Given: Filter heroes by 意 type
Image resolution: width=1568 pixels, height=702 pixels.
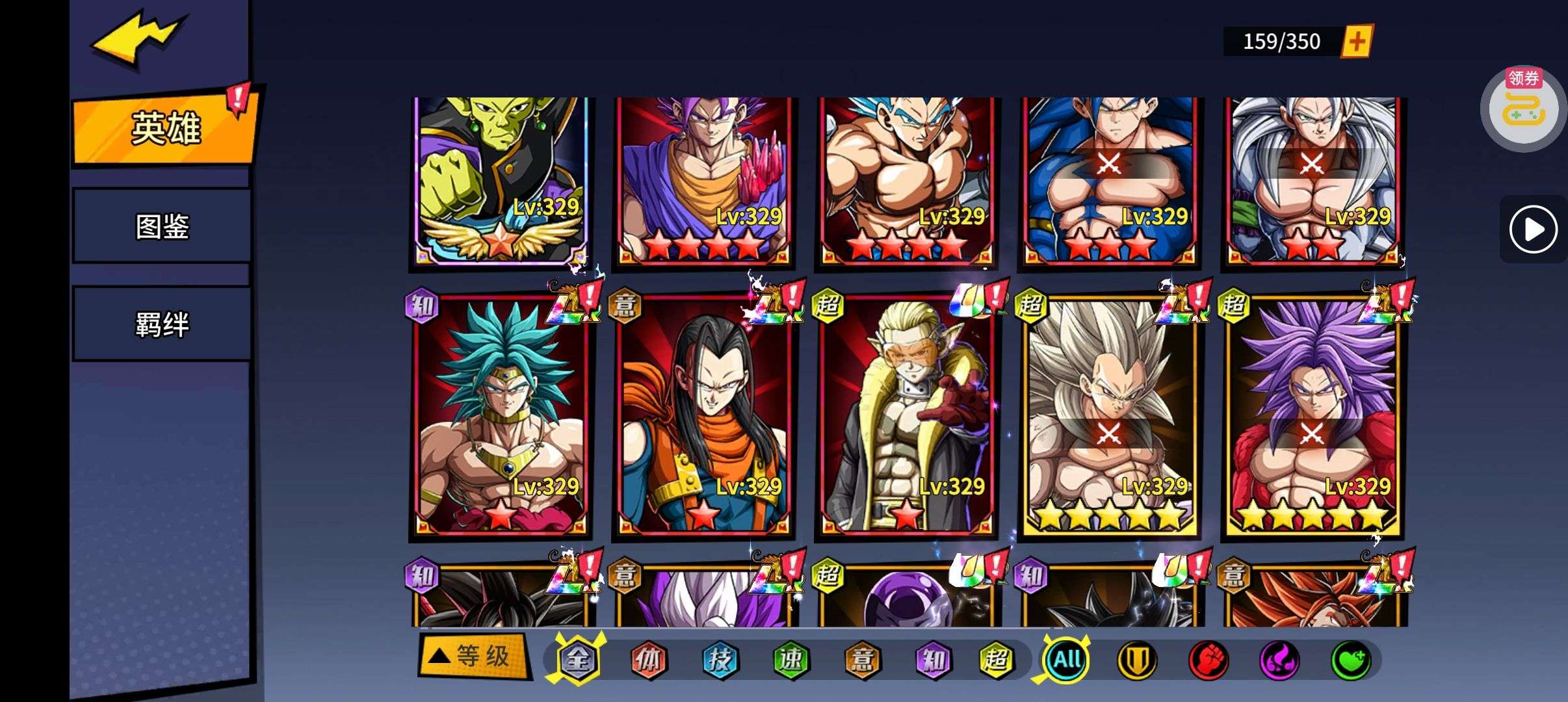Looking at the screenshot, I should pos(862,660).
